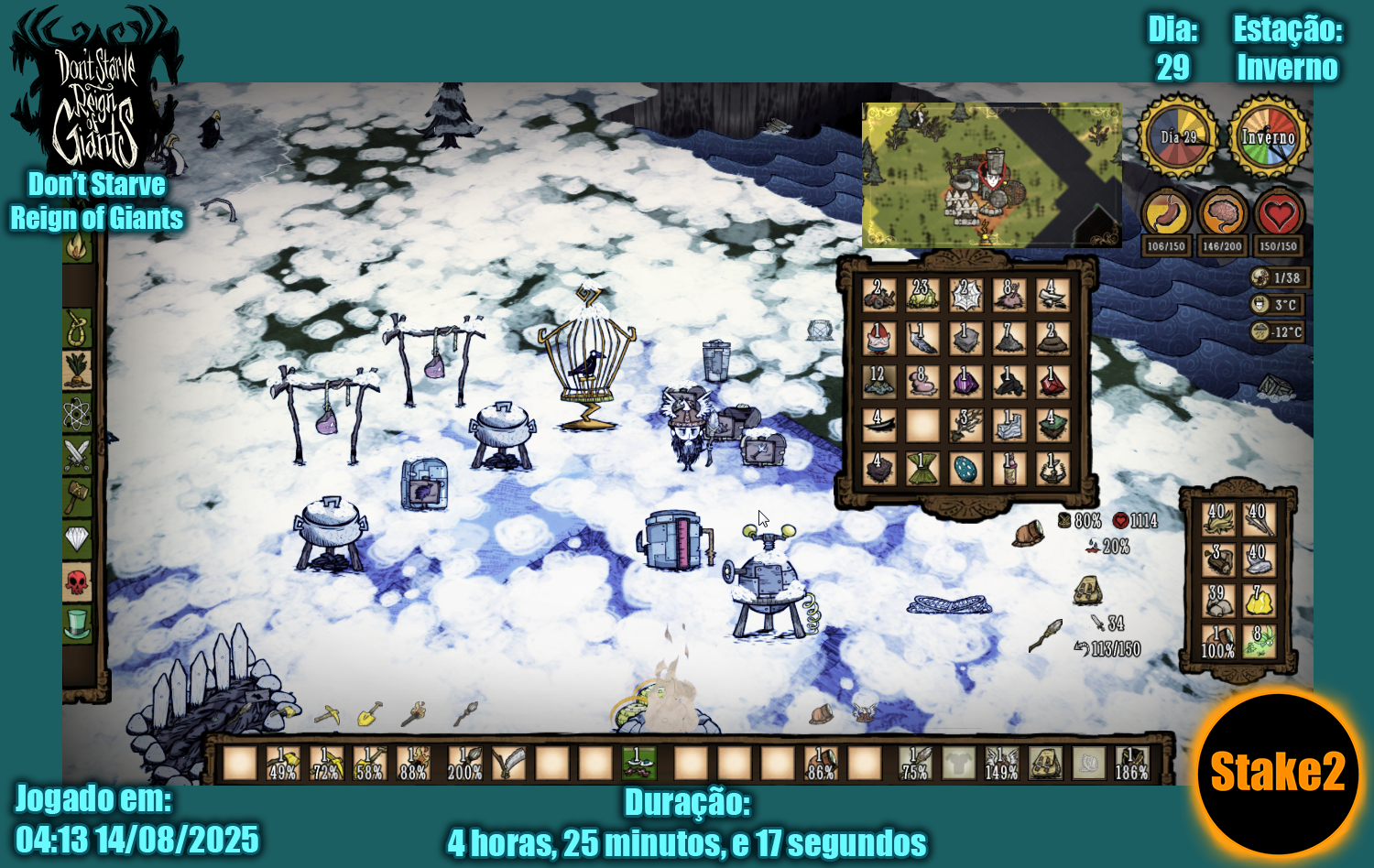Open the Dress tab with top hat
The image size is (1374, 868).
click(x=77, y=624)
